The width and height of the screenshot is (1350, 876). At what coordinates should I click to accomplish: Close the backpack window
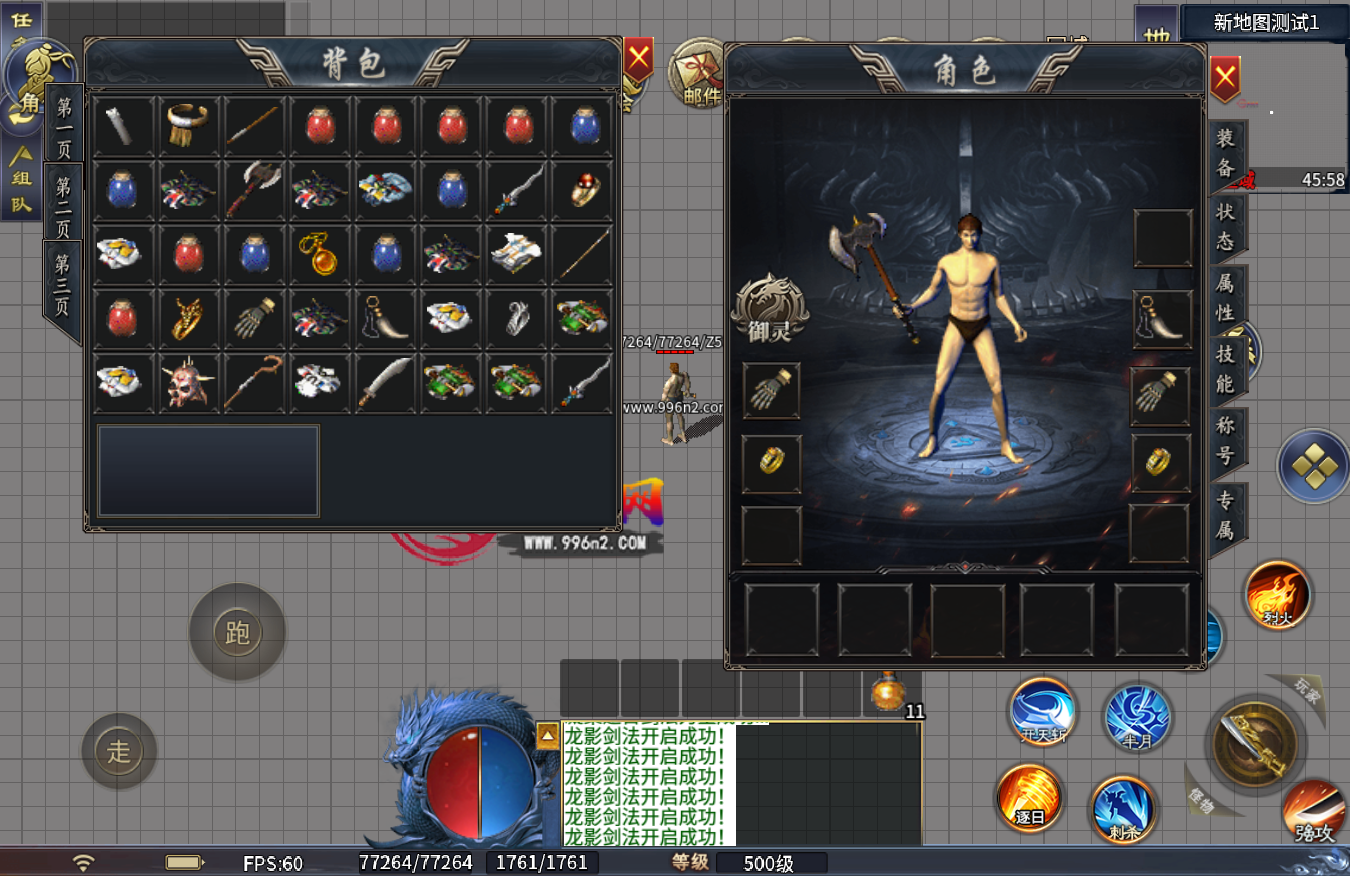click(x=638, y=61)
